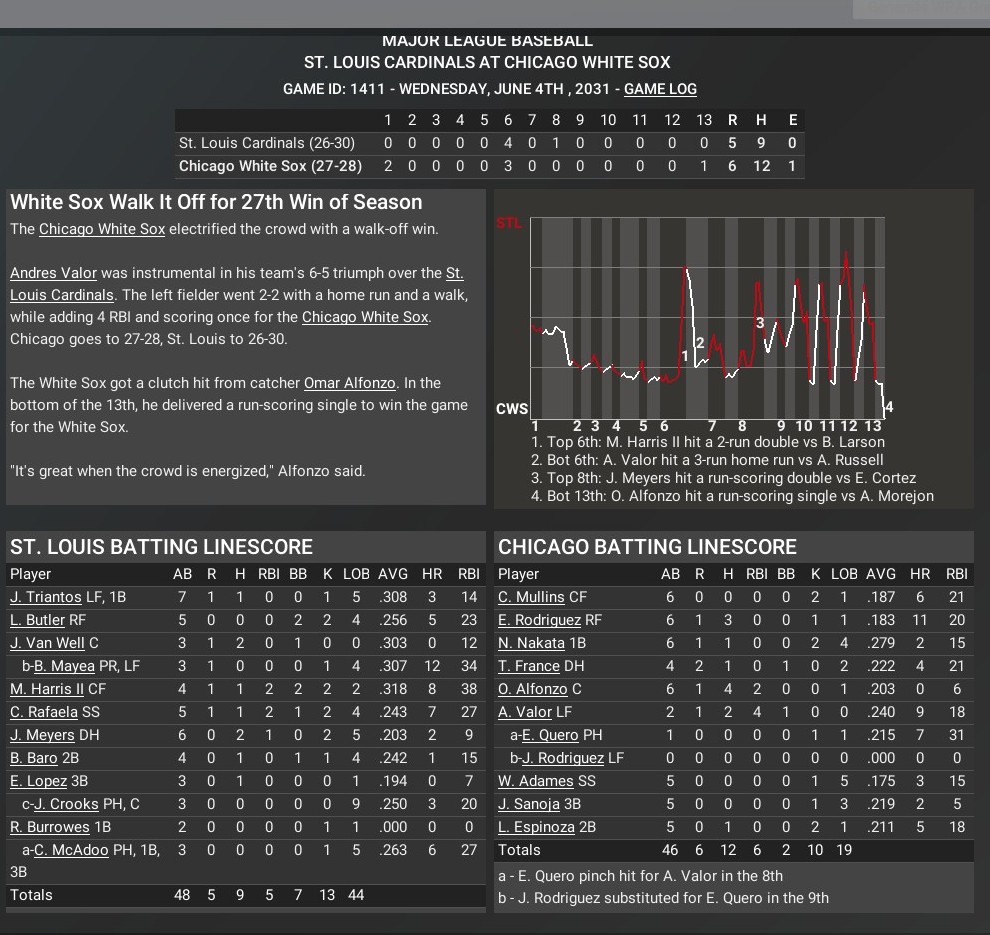View J. Meyers player details
This screenshot has width=990, height=935.
(42, 735)
